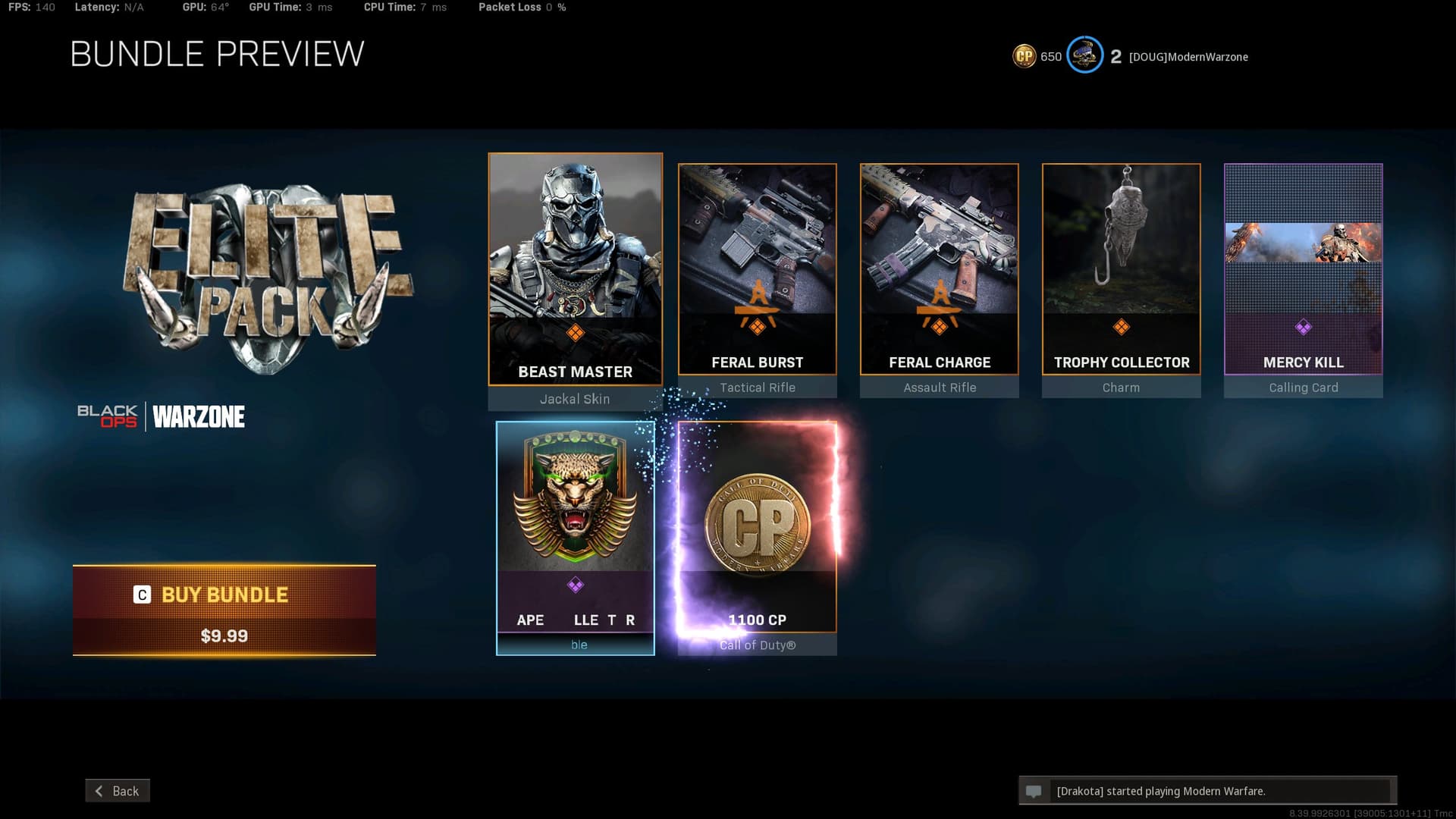This screenshot has height=819, width=1456.
Task: Open the chat notification message box
Action: [x=1207, y=791]
